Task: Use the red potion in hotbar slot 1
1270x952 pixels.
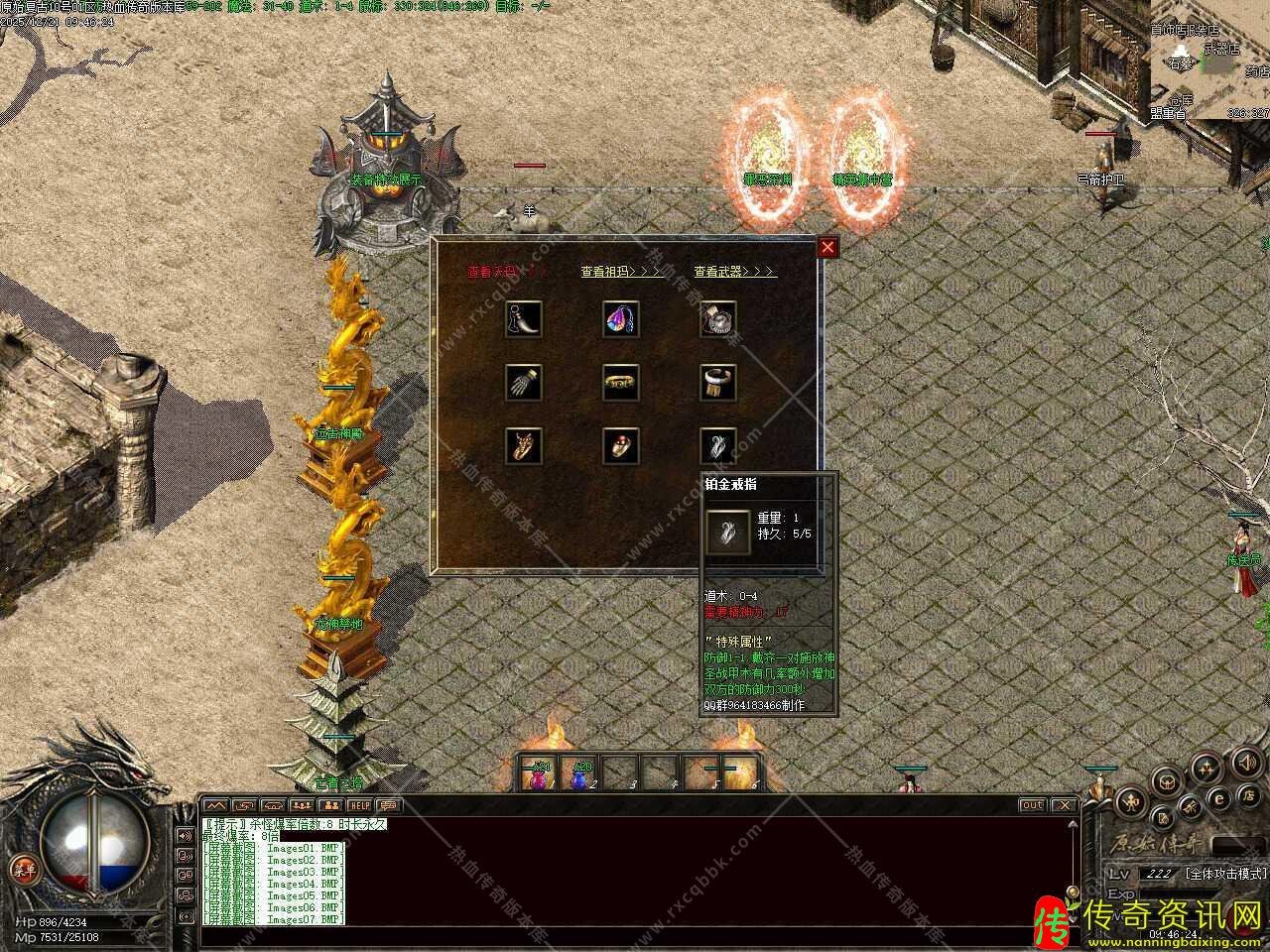Action: (541, 773)
